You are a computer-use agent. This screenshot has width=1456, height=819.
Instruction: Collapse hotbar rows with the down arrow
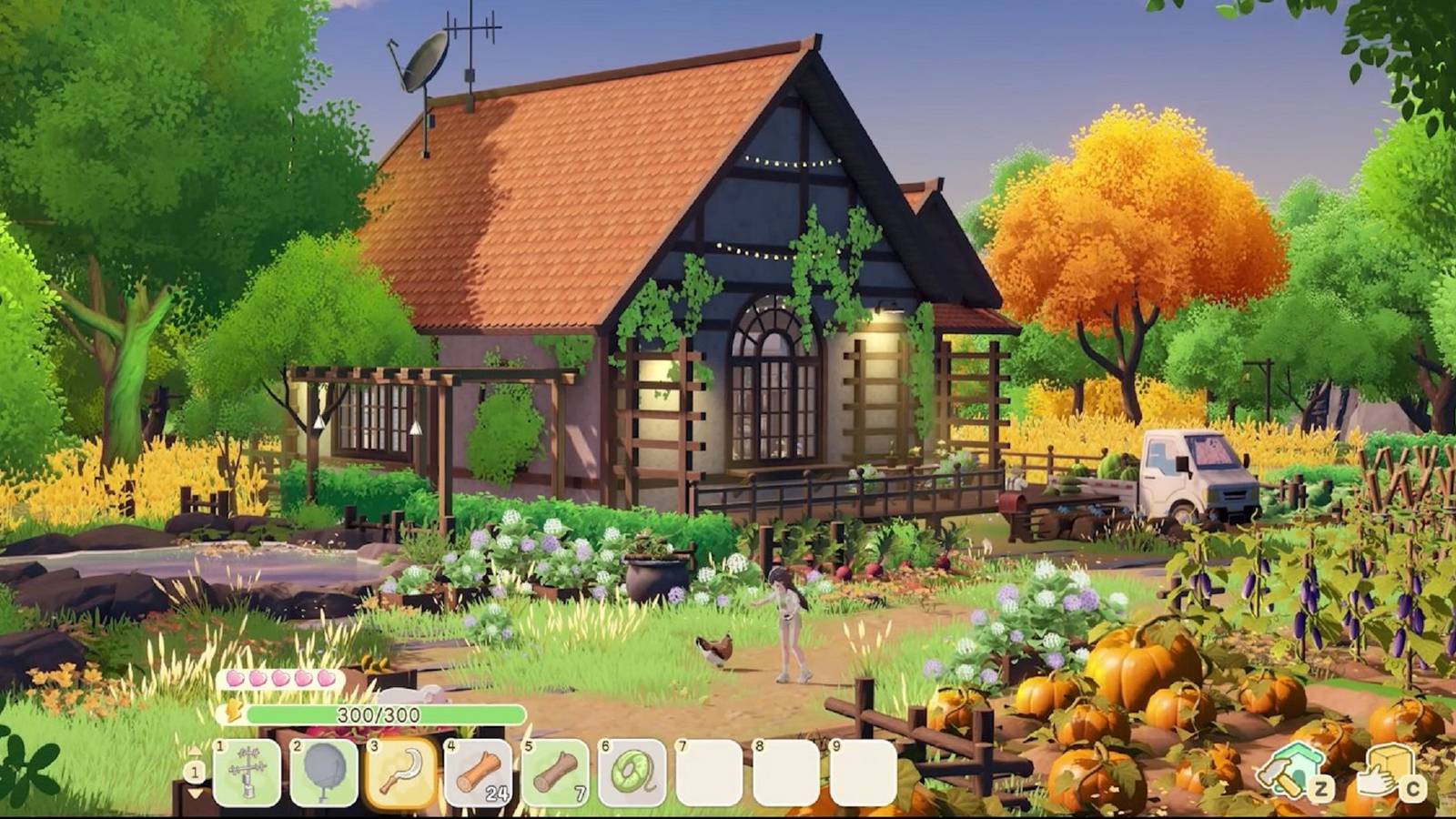click(195, 794)
